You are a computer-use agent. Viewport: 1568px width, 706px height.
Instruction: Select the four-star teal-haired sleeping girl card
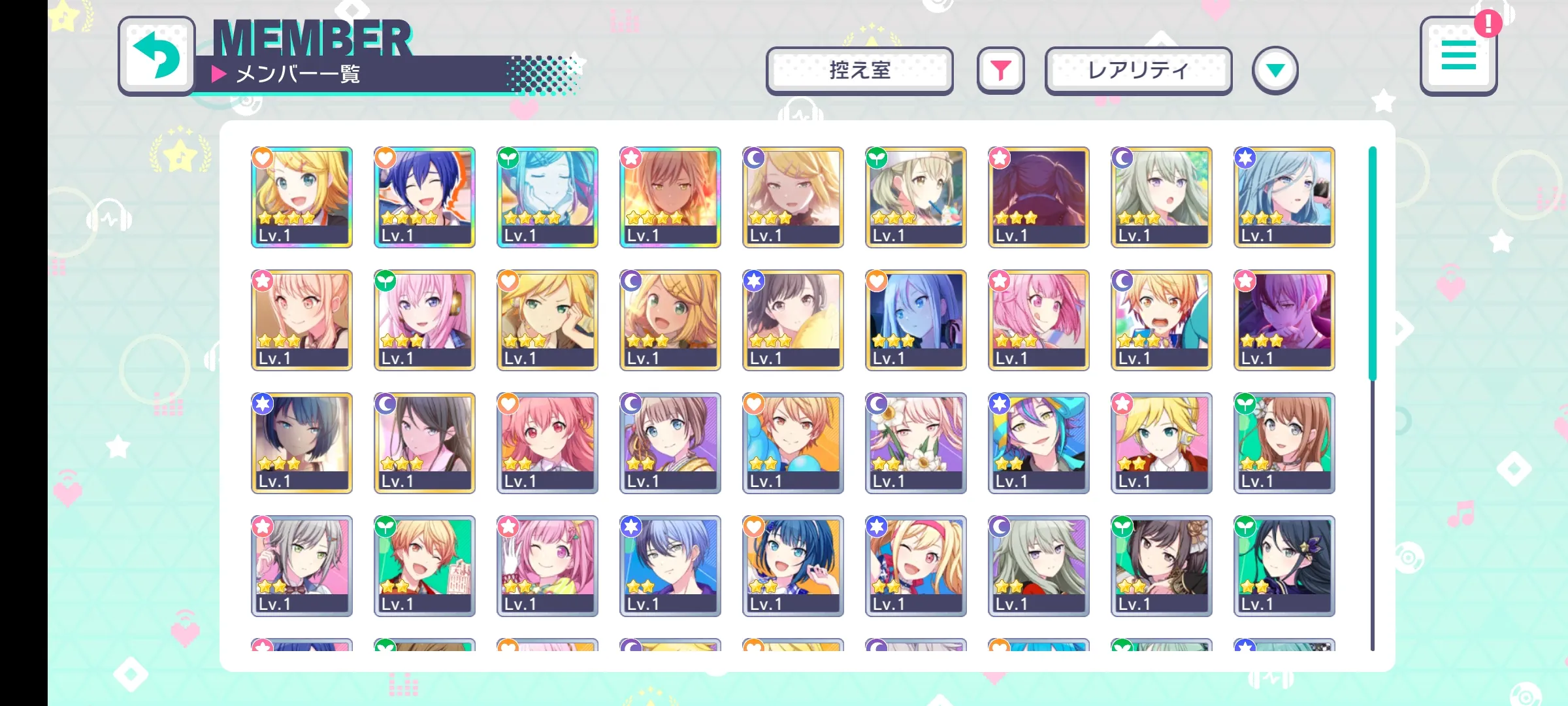pos(547,197)
